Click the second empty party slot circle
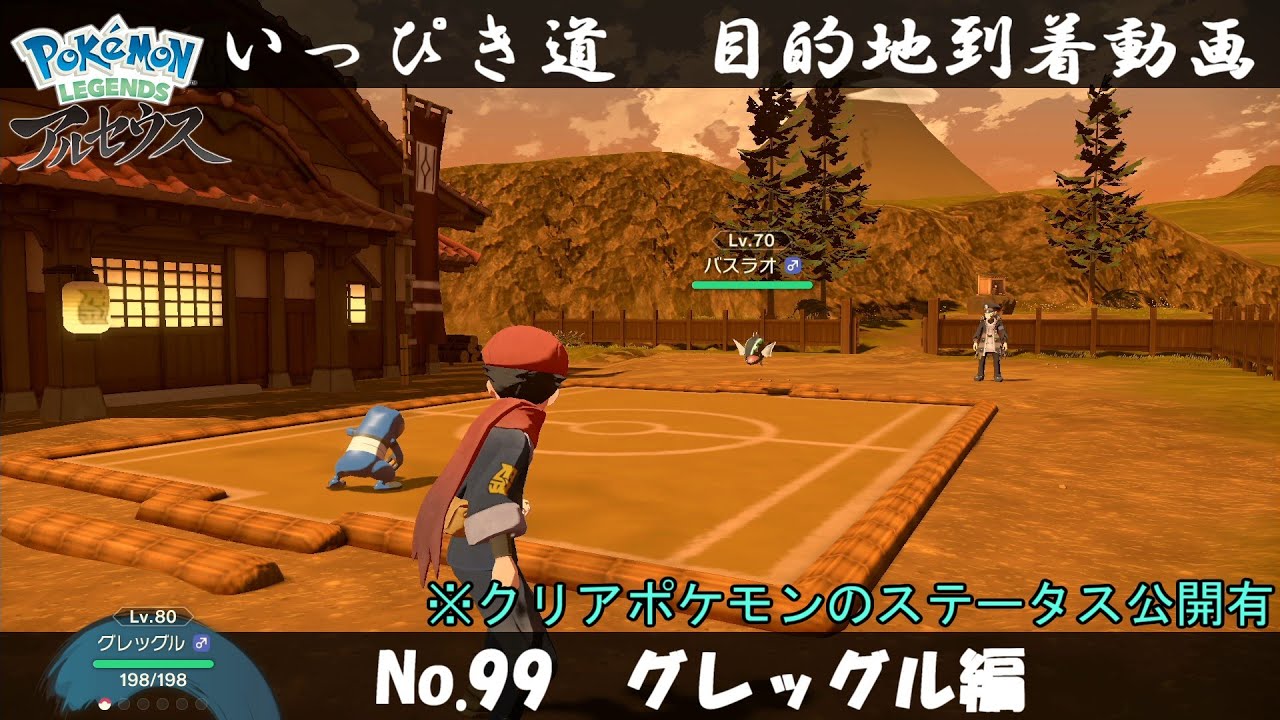1280x720 pixels. click(x=143, y=703)
